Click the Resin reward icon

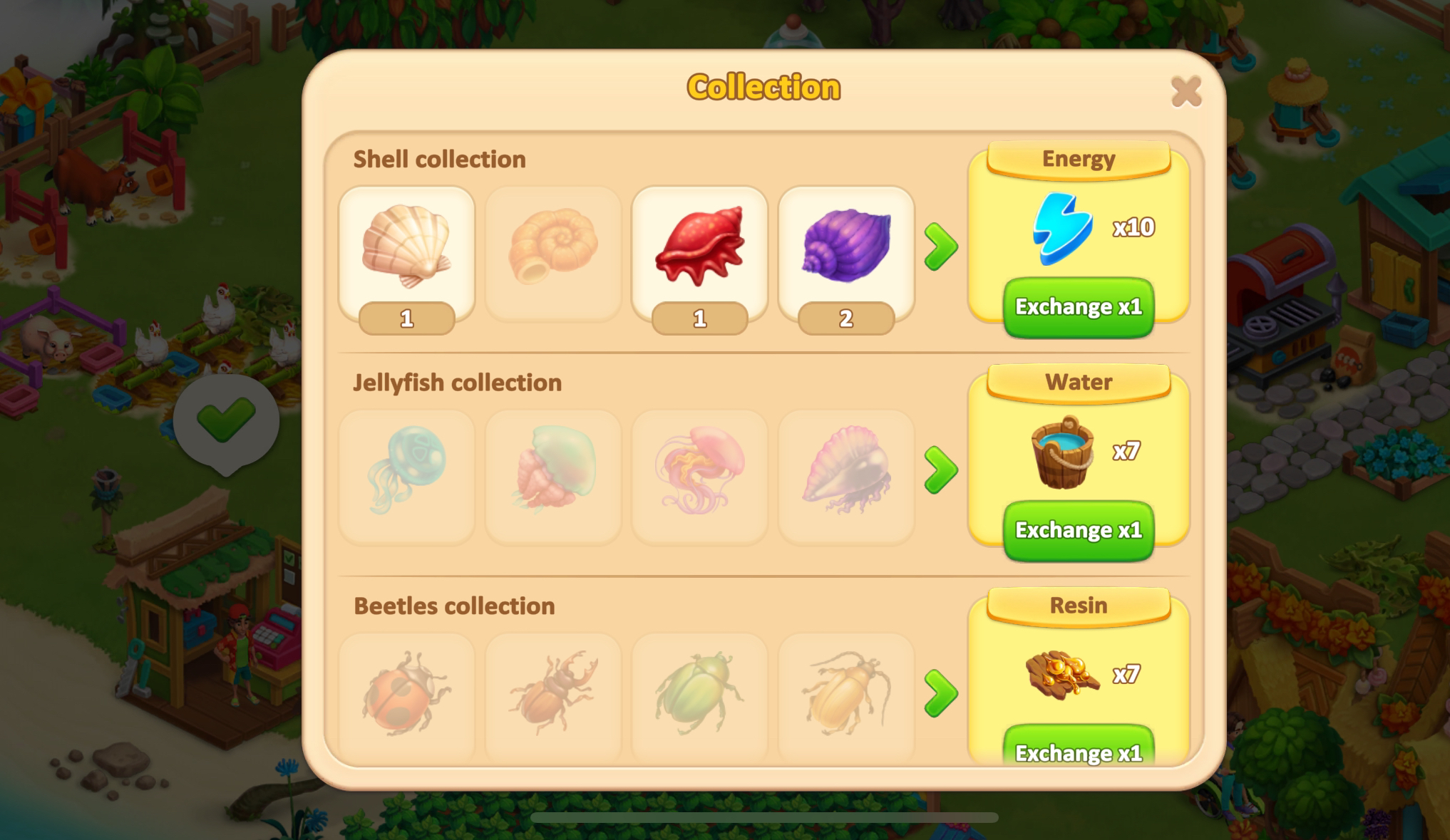click(1062, 674)
